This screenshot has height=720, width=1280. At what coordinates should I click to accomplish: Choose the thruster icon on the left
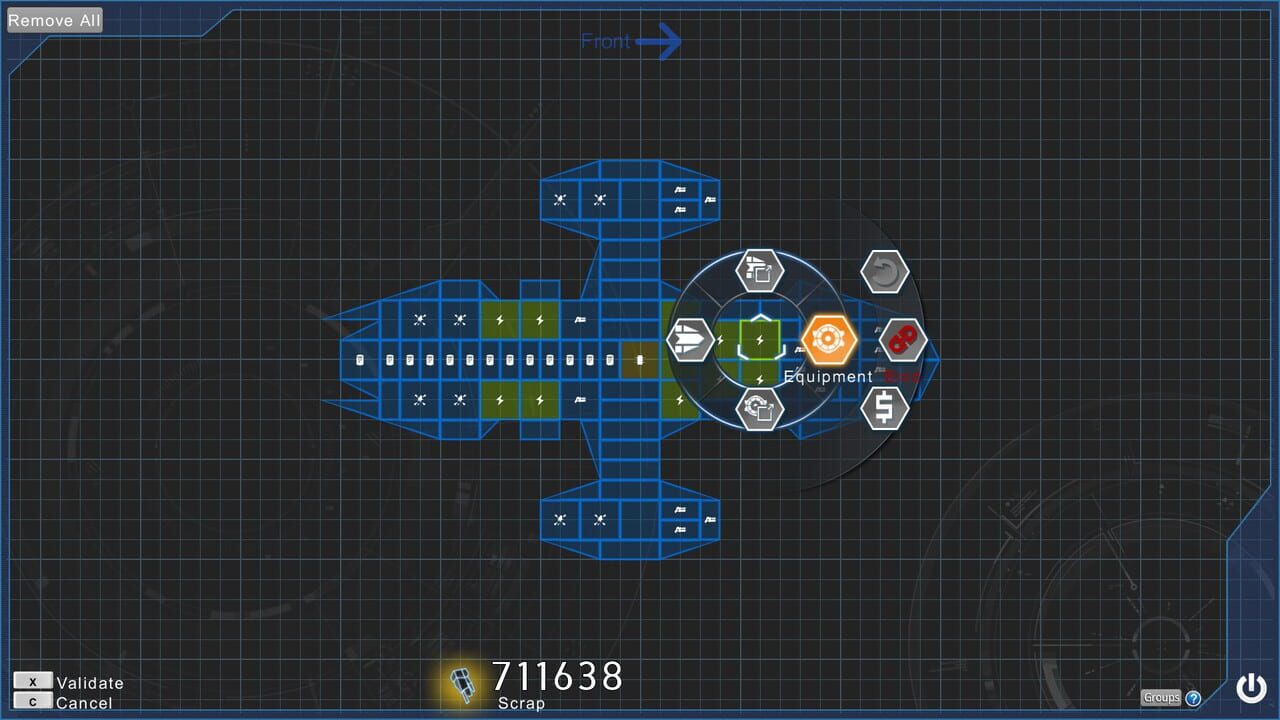click(x=690, y=340)
